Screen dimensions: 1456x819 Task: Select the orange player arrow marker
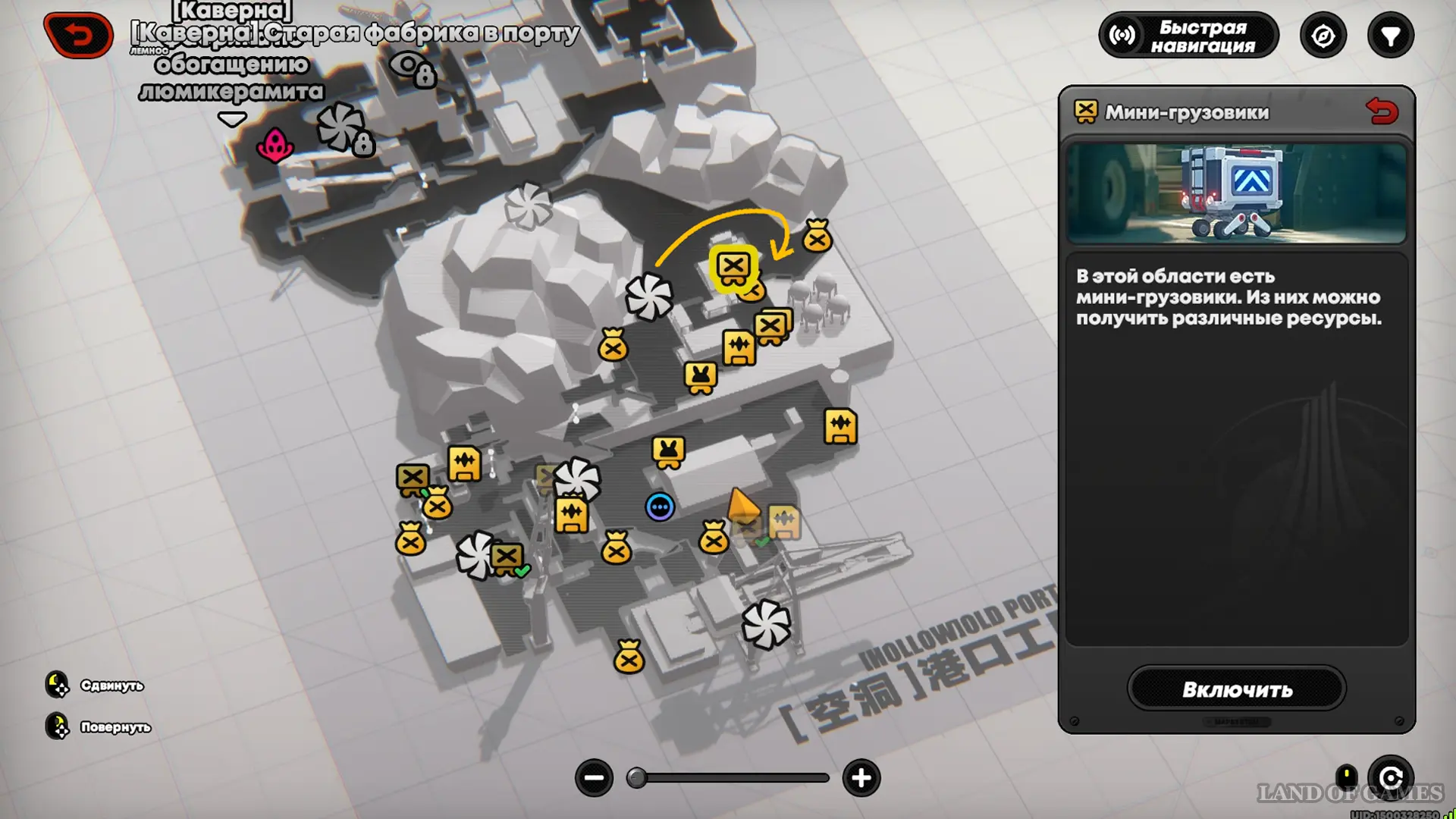pyautogui.click(x=741, y=504)
